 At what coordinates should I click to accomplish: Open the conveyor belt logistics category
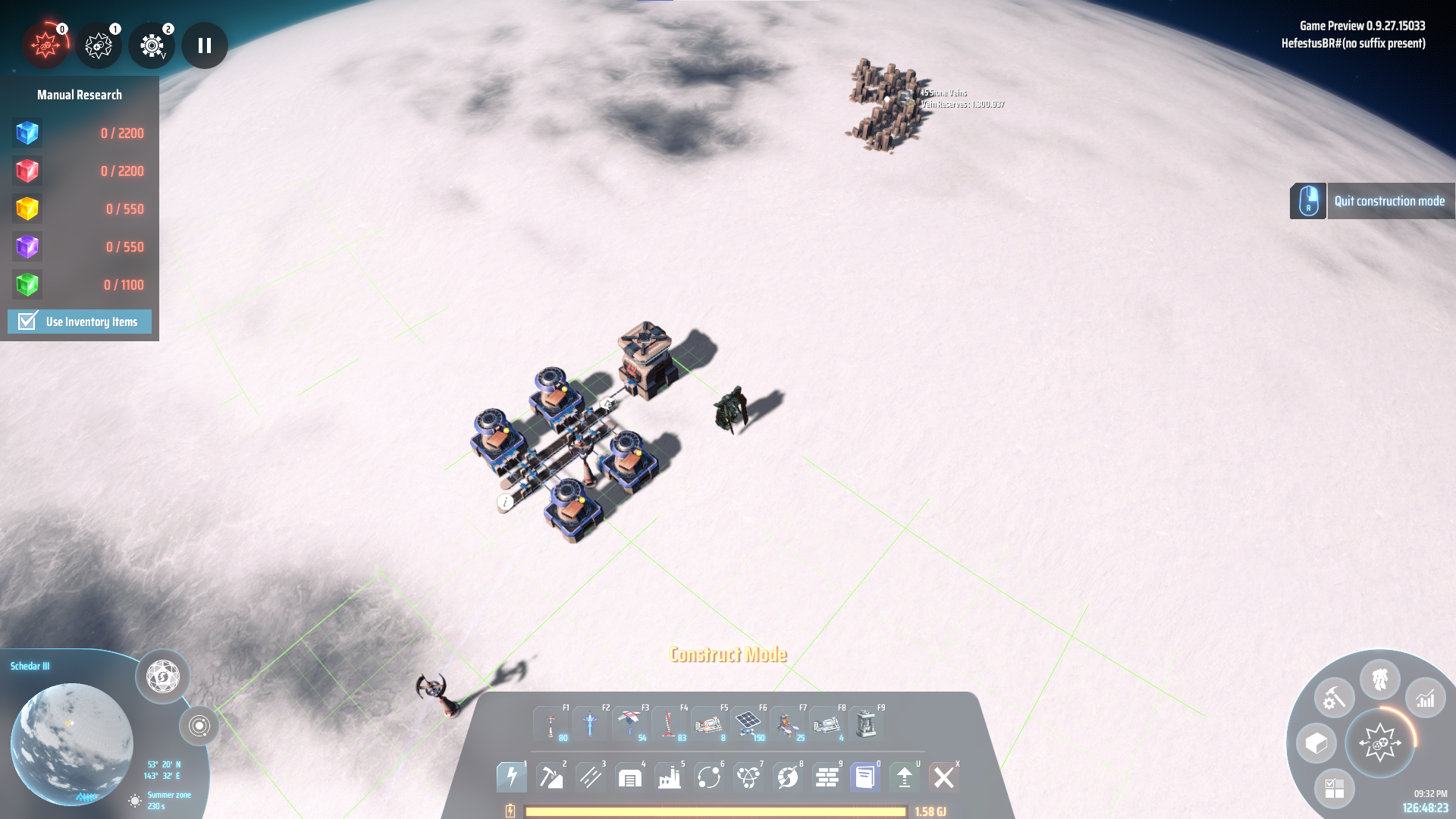591,777
